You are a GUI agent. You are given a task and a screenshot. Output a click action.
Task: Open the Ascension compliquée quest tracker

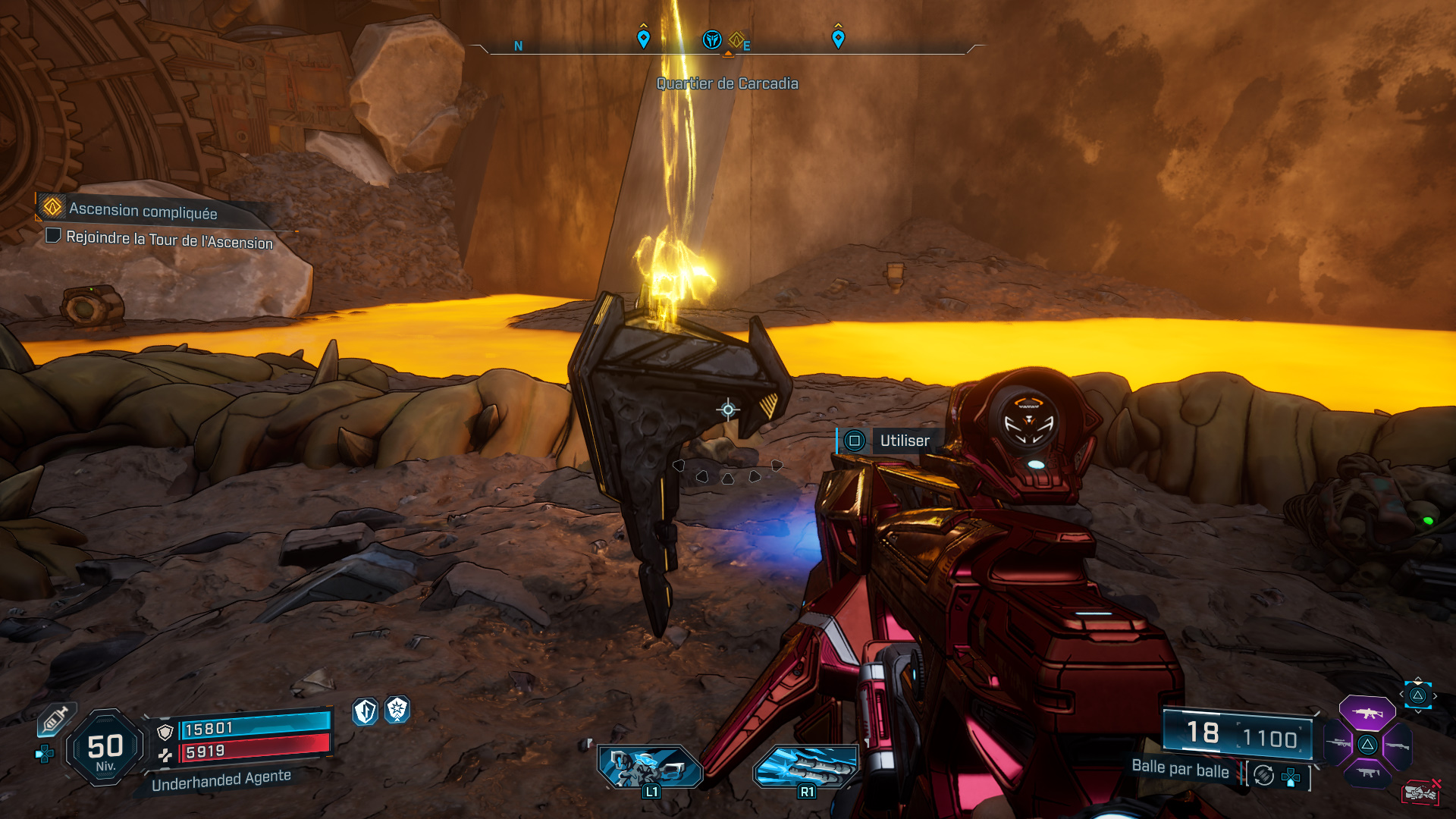click(x=143, y=210)
